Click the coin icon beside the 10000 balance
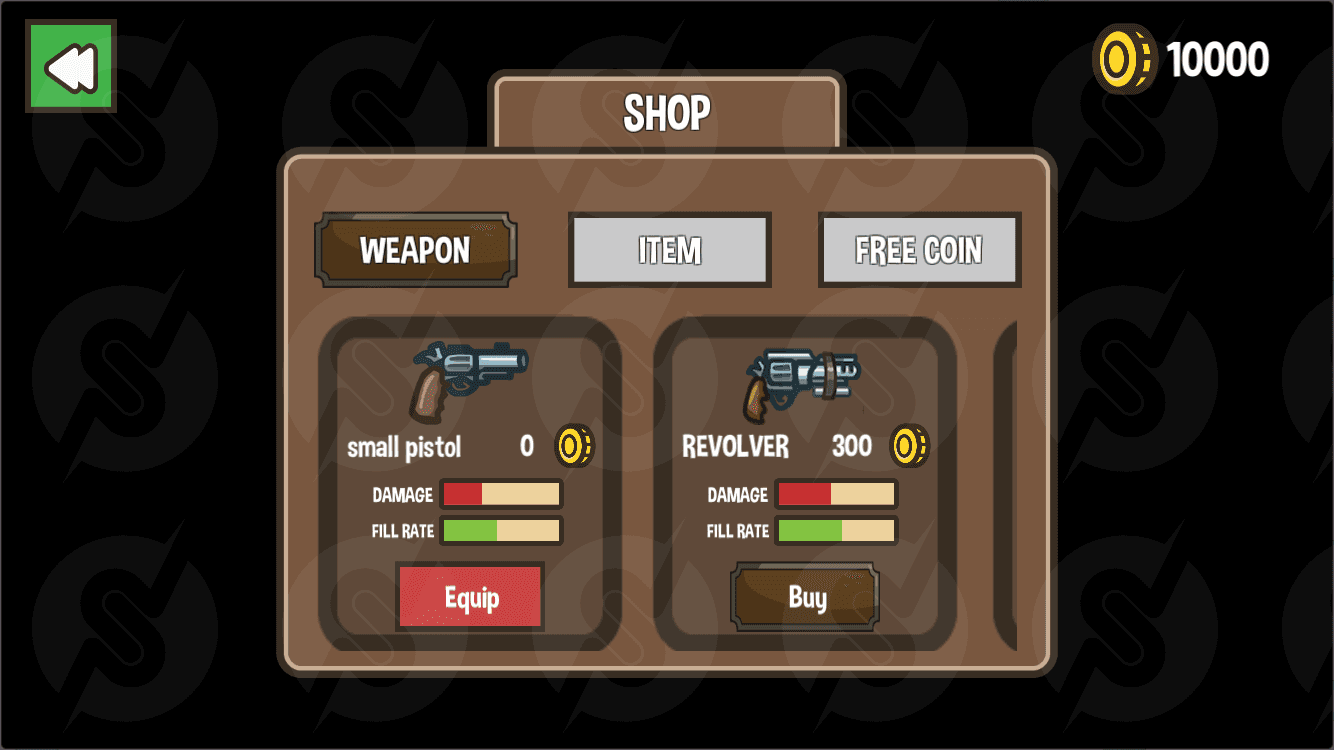Viewport: 1334px width, 750px height. tap(1124, 57)
